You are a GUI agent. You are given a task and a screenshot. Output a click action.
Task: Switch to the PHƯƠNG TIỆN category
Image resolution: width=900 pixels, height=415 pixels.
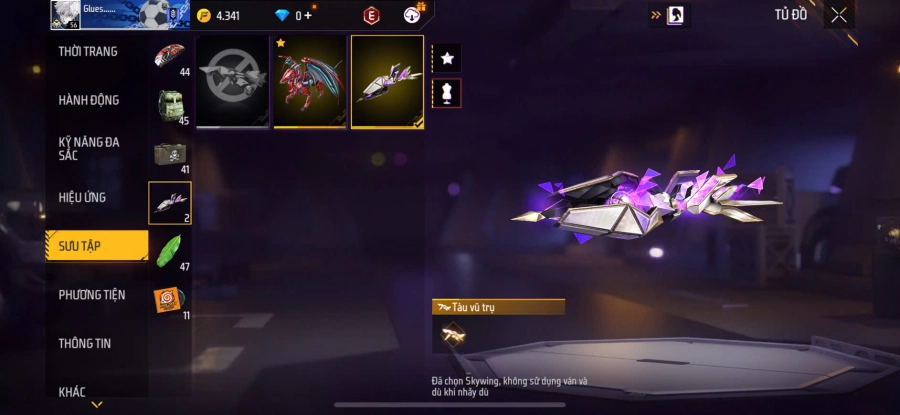coord(92,295)
